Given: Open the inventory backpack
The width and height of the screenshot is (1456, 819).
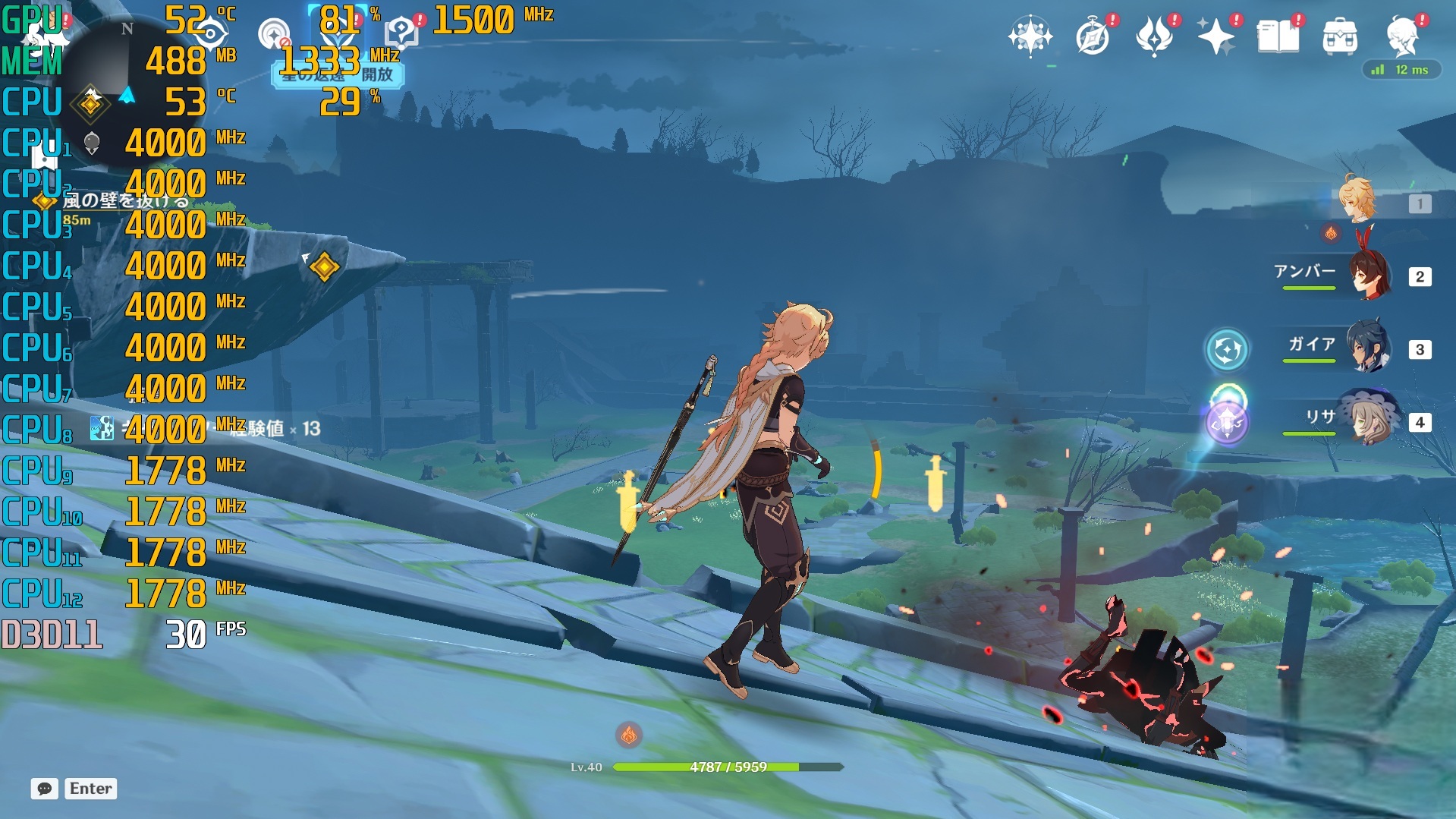Looking at the screenshot, I should pyautogui.click(x=1340, y=36).
